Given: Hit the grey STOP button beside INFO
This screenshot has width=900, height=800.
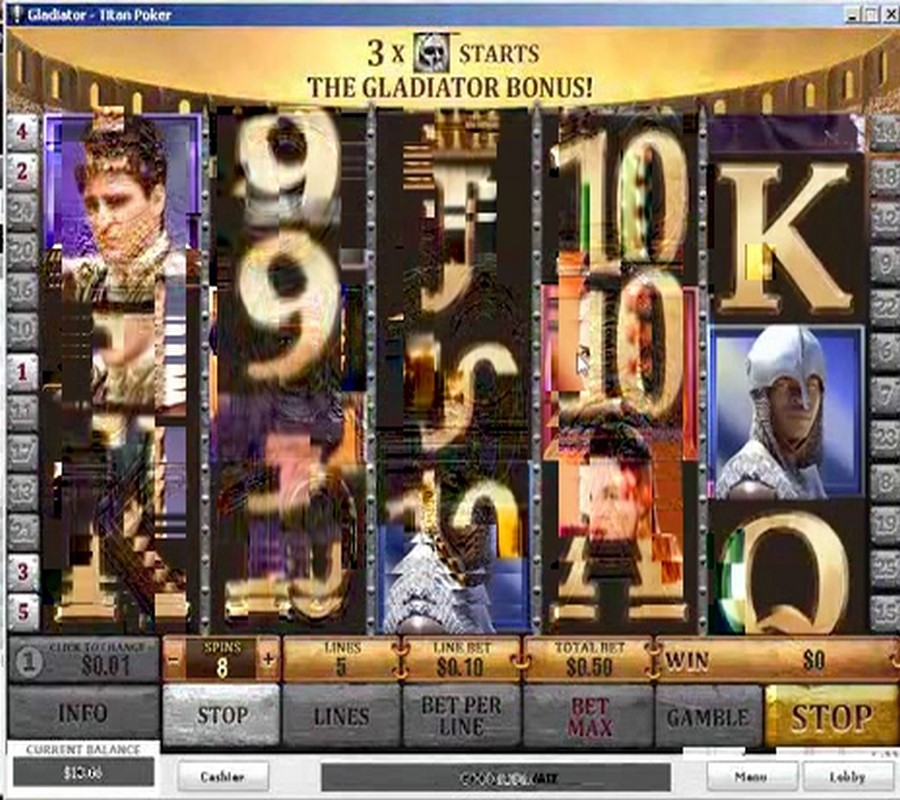Looking at the screenshot, I should tap(220, 715).
